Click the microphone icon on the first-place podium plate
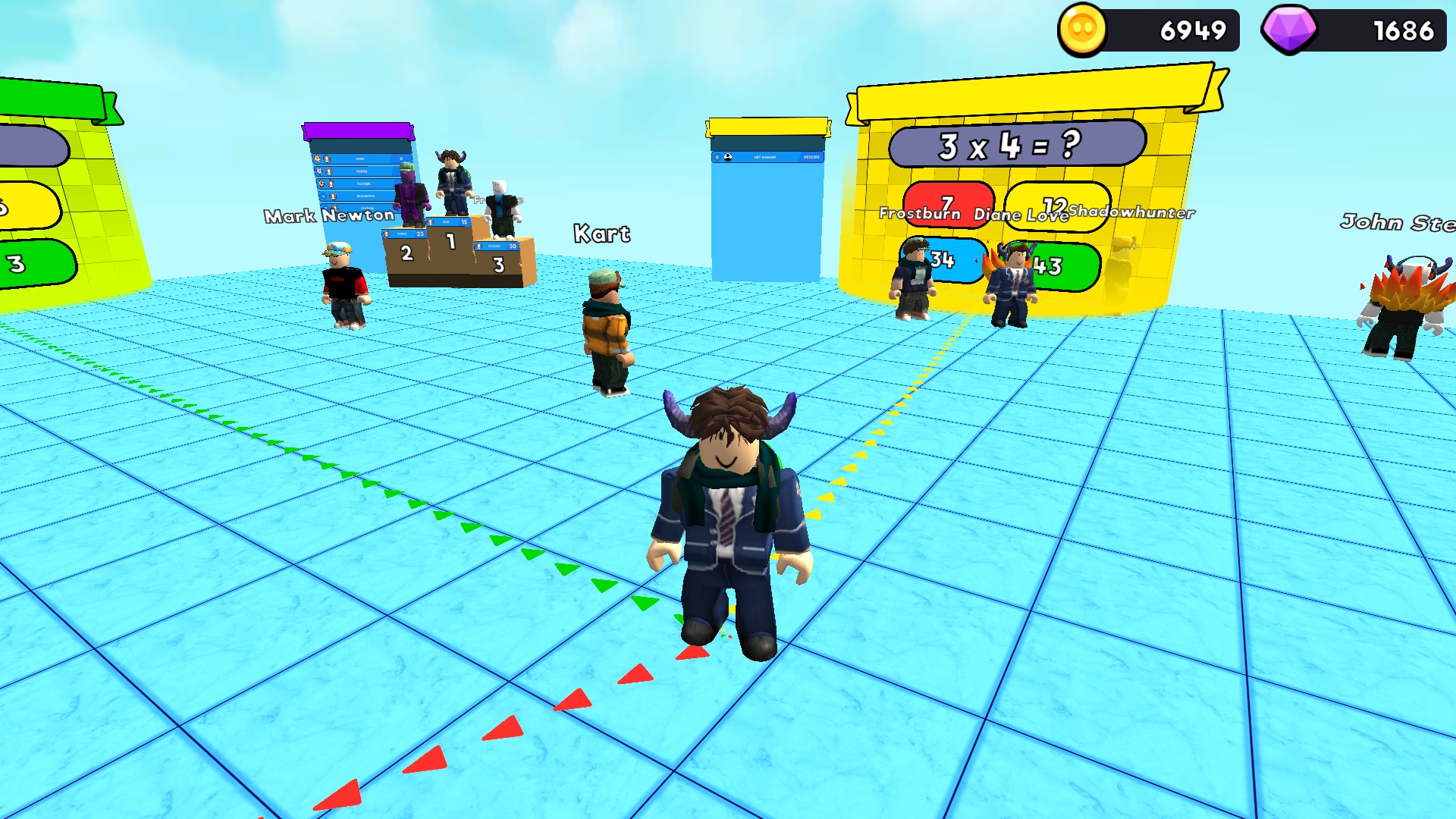This screenshot has height=819, width=1456. coord(430,221)
